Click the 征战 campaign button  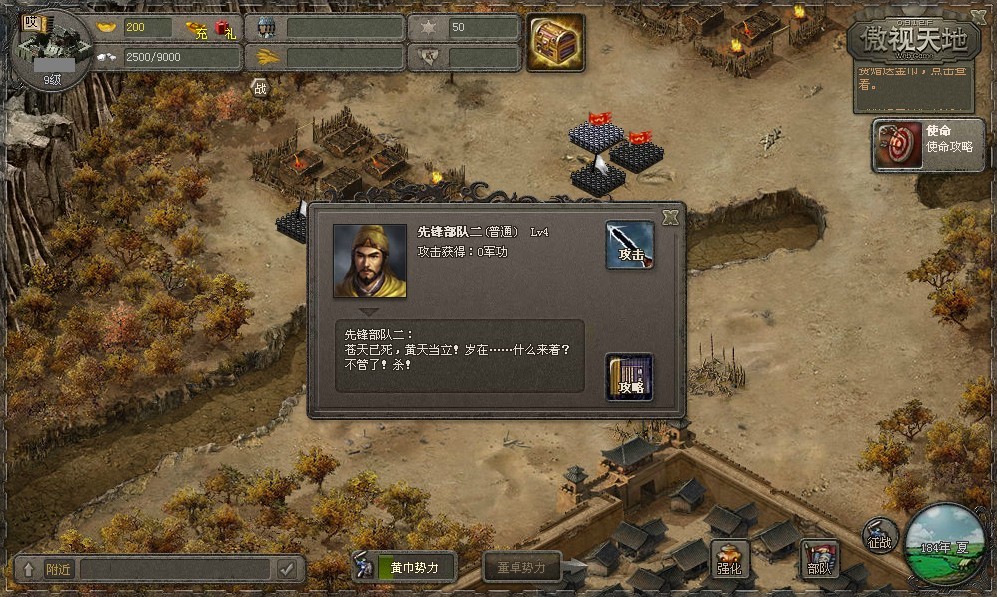[880, 536]
